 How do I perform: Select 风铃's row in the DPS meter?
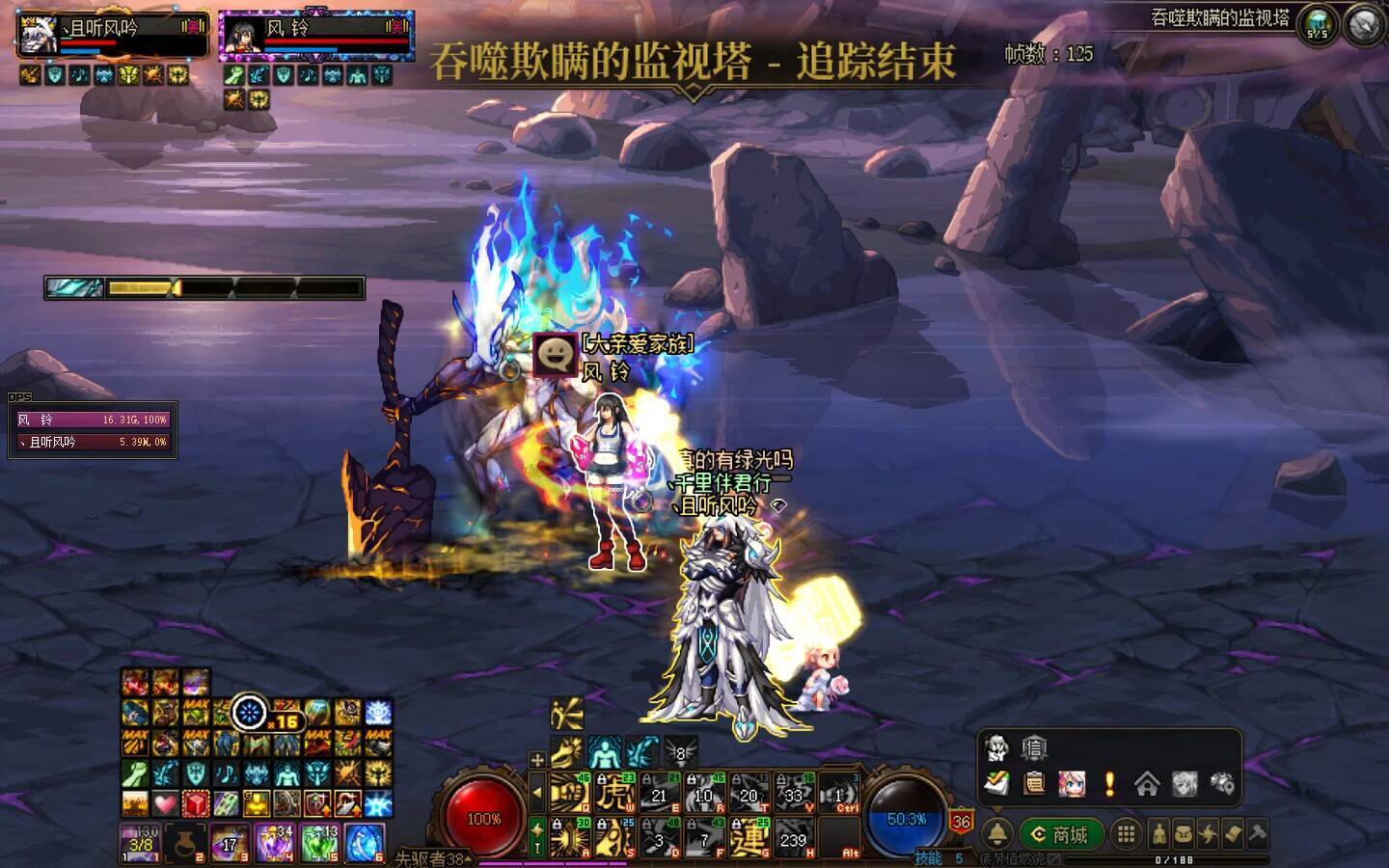click(92, 420)
